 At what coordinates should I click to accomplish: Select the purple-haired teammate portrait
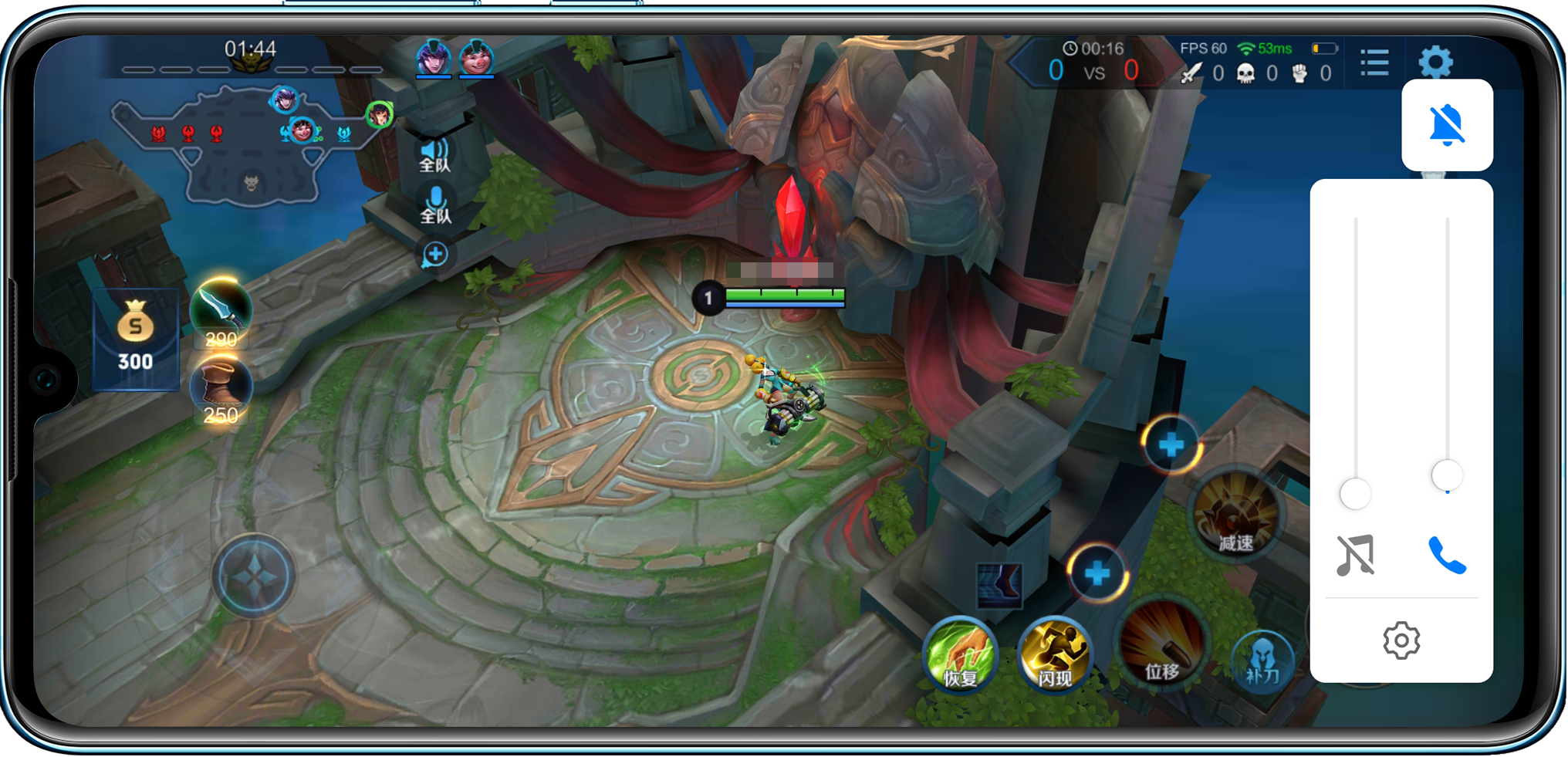[434, 58]
